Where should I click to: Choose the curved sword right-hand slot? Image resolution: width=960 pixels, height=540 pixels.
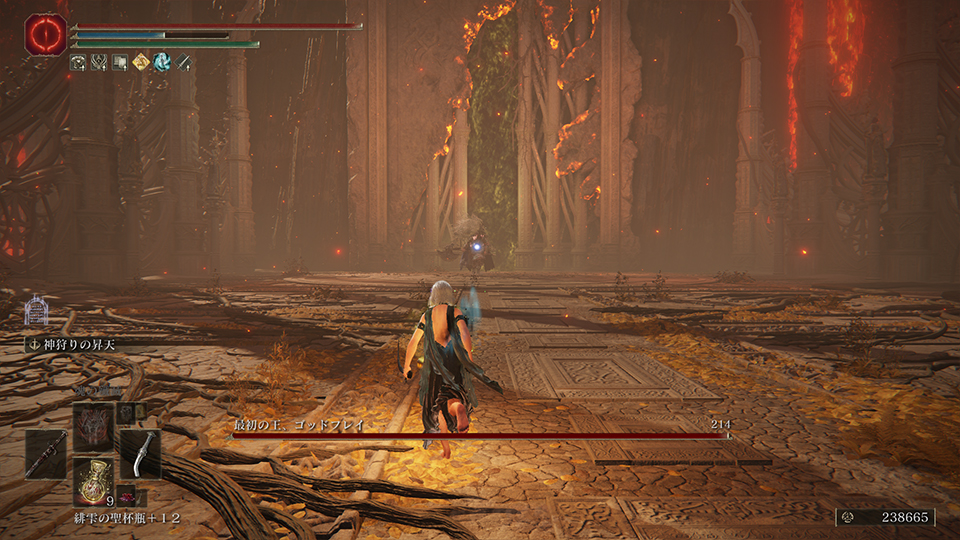(x=140, y=454)
